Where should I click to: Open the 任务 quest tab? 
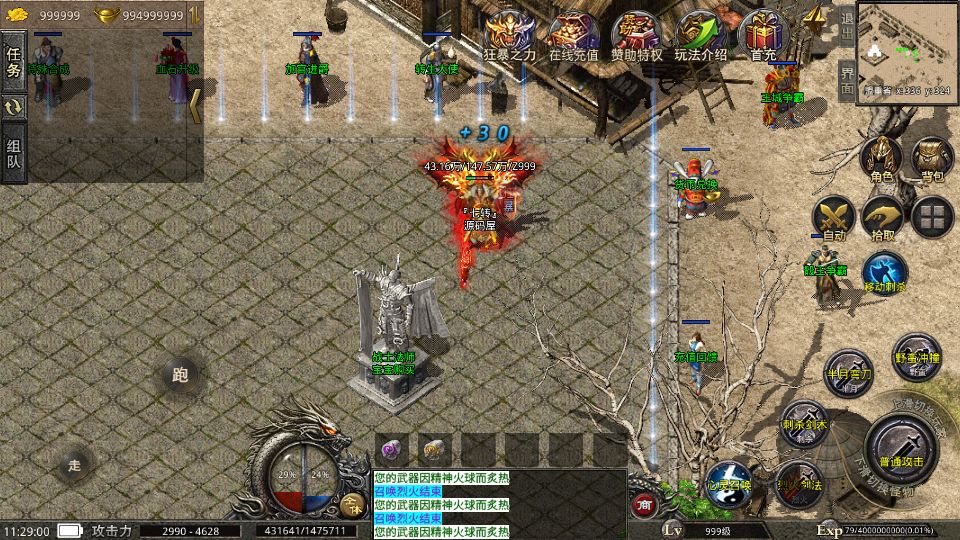pos(14,61)
